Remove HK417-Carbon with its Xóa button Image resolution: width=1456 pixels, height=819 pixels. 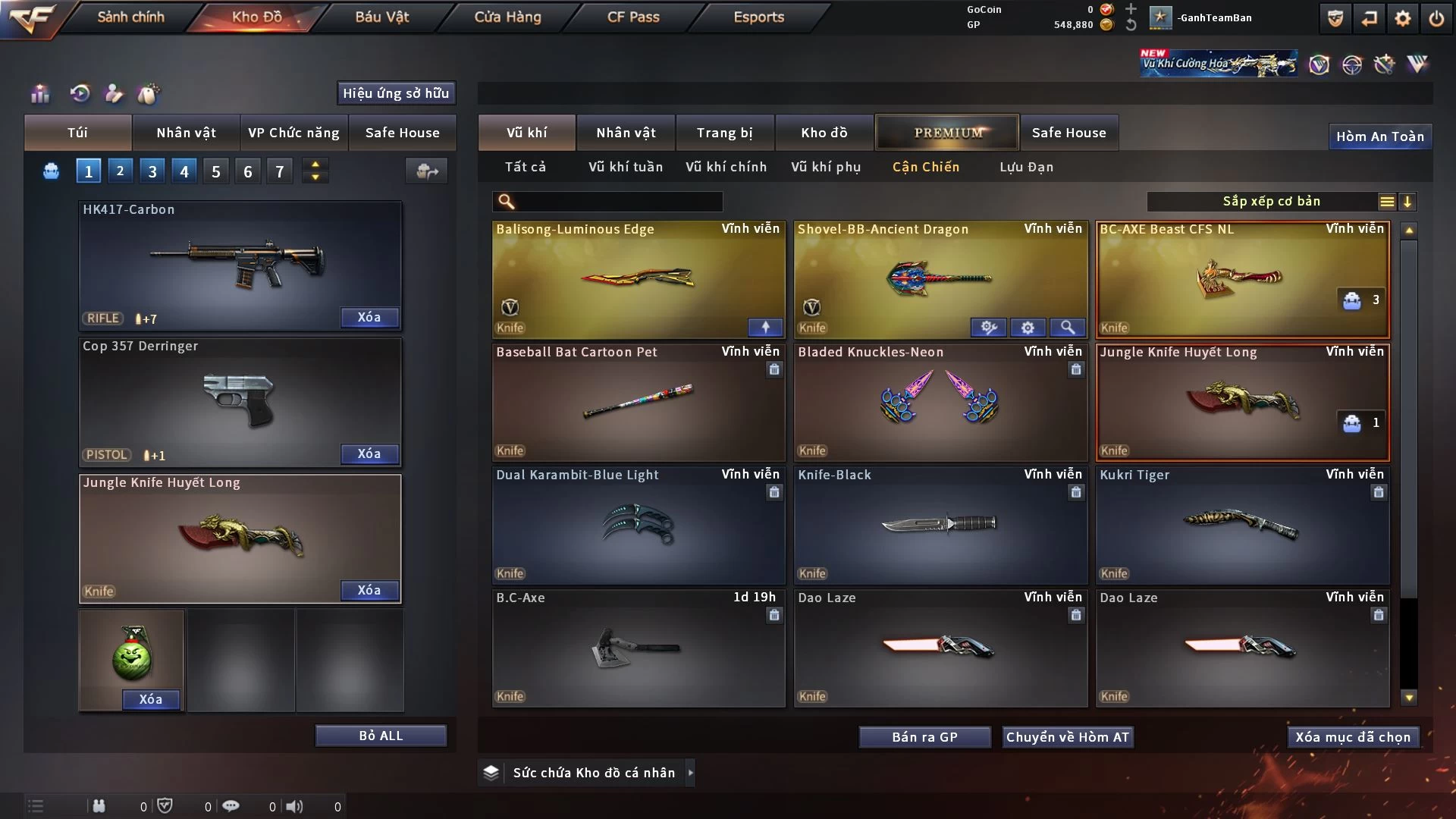369,318
